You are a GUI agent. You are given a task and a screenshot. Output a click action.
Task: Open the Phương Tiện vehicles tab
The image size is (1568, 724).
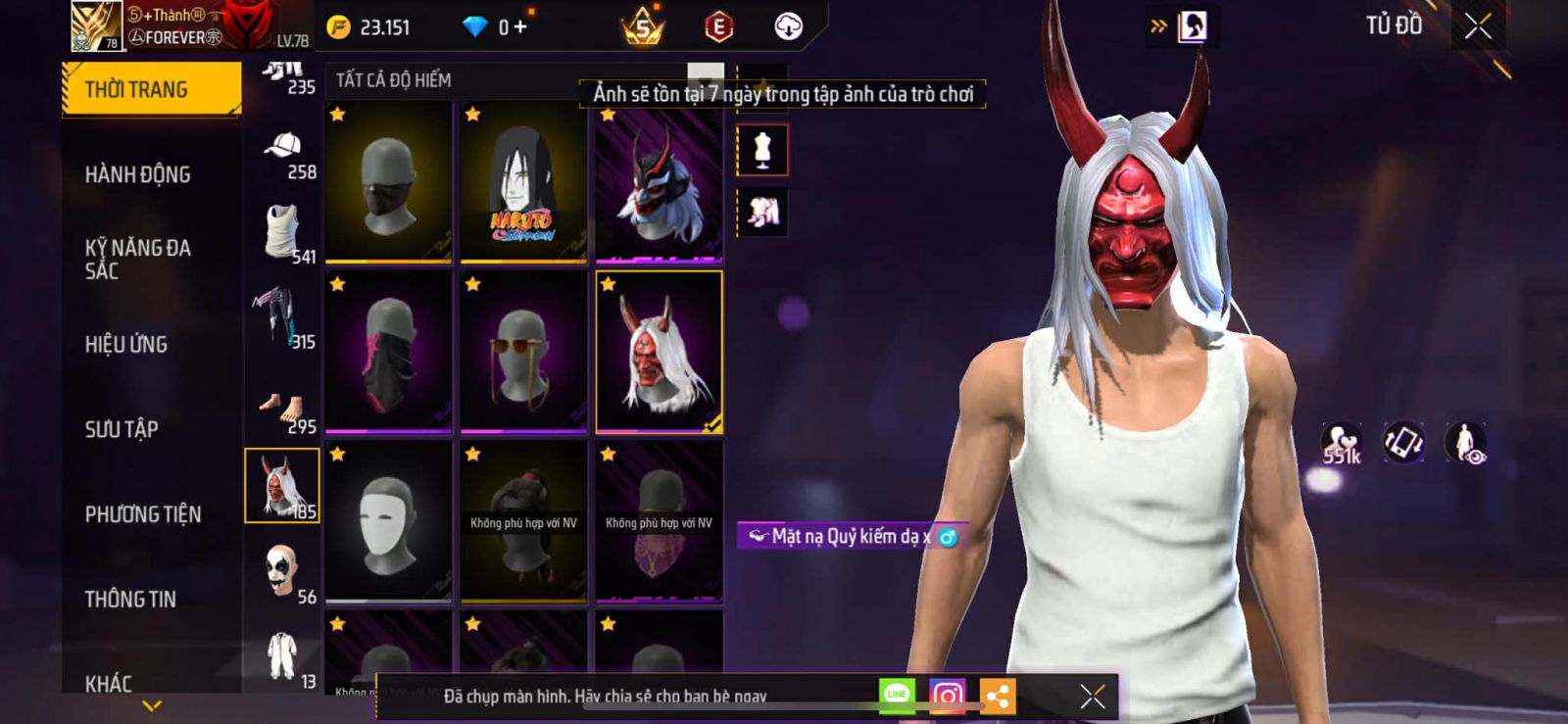[143, 514]
